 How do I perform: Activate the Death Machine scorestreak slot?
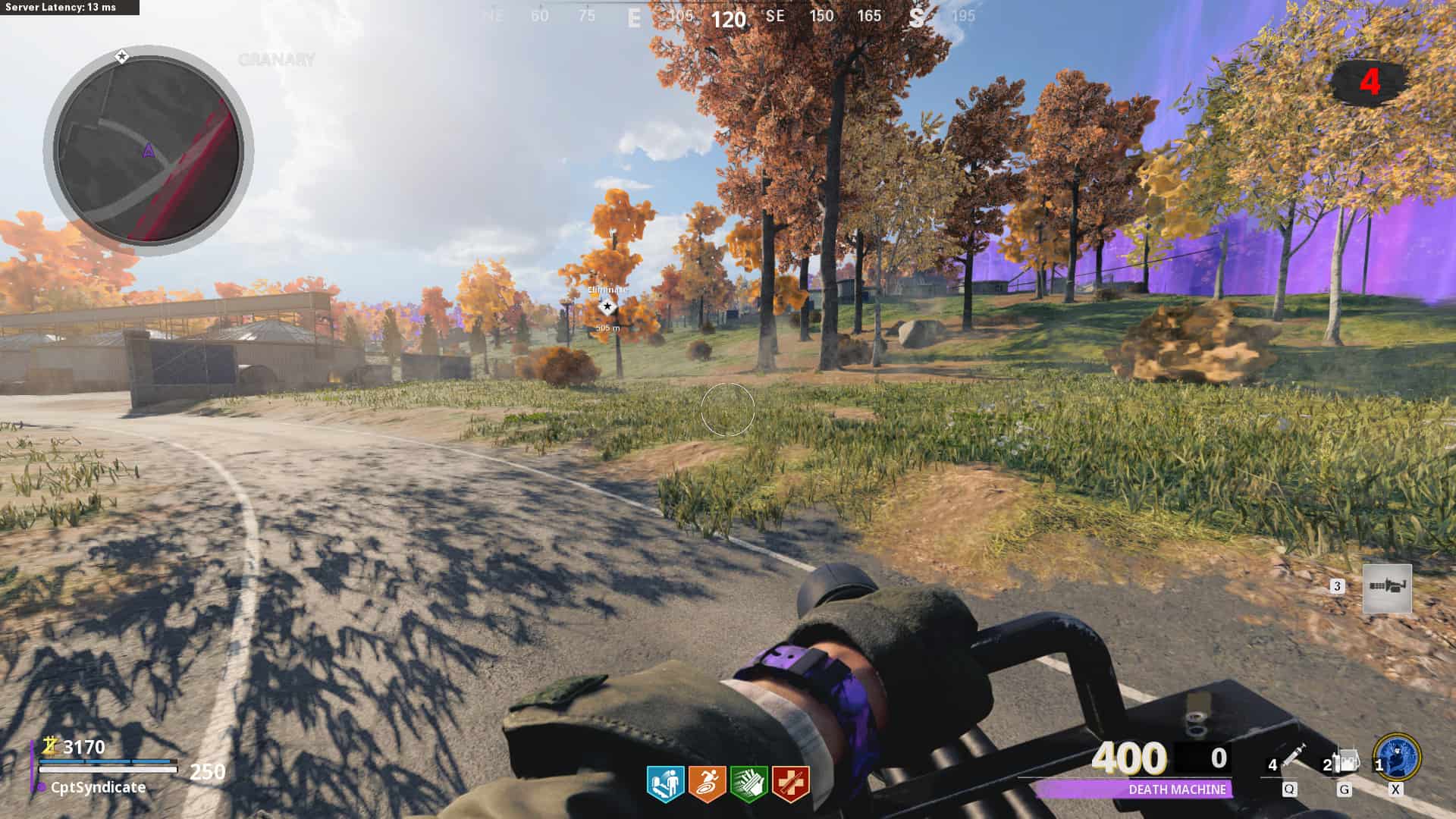click(x=1387, y=588)
